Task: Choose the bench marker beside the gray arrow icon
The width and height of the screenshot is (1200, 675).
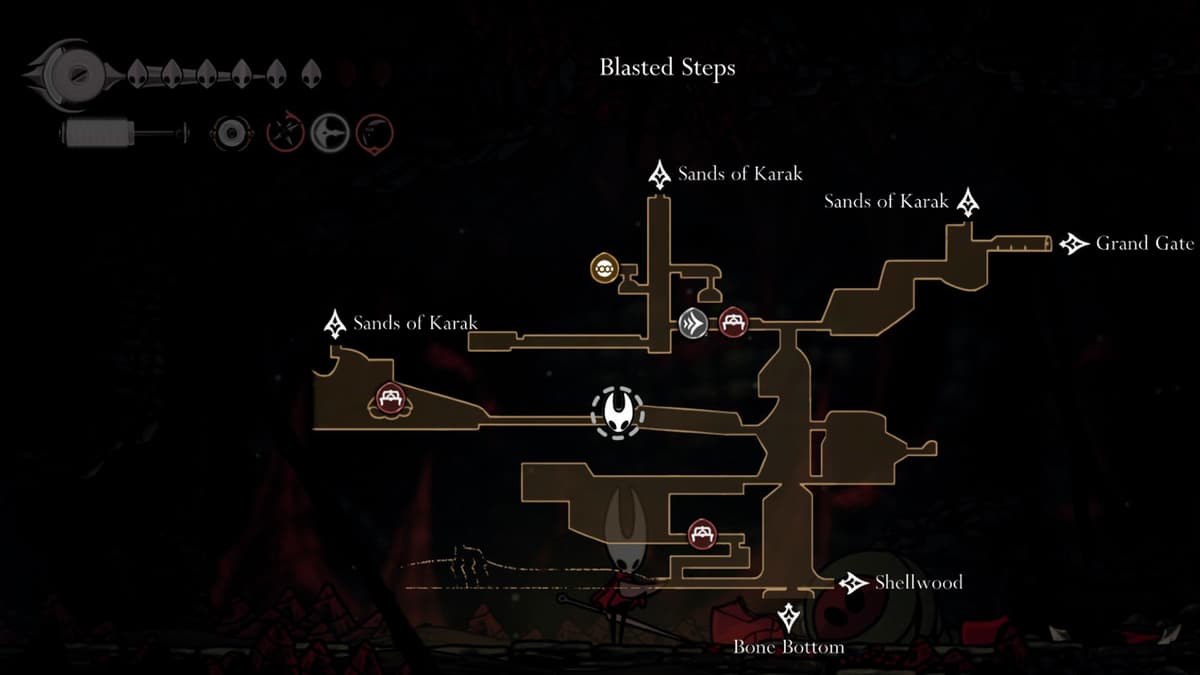Action: (x=735, y=322)
